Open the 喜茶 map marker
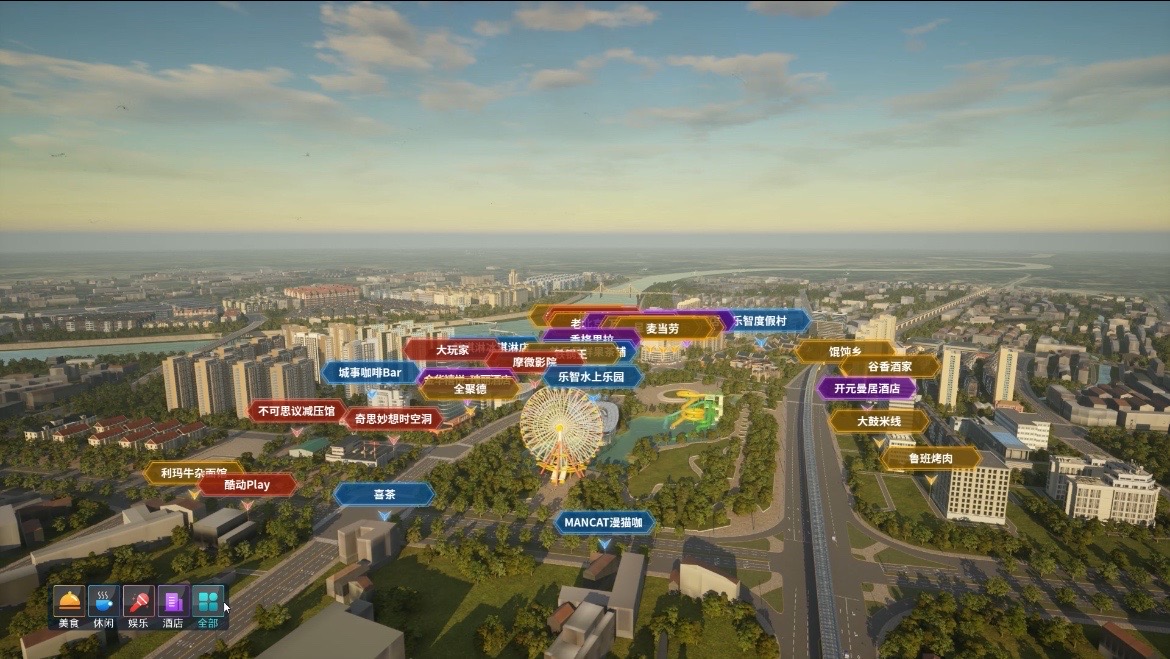Viewport: 1170px width, 659px height. (x=384, y=494)
